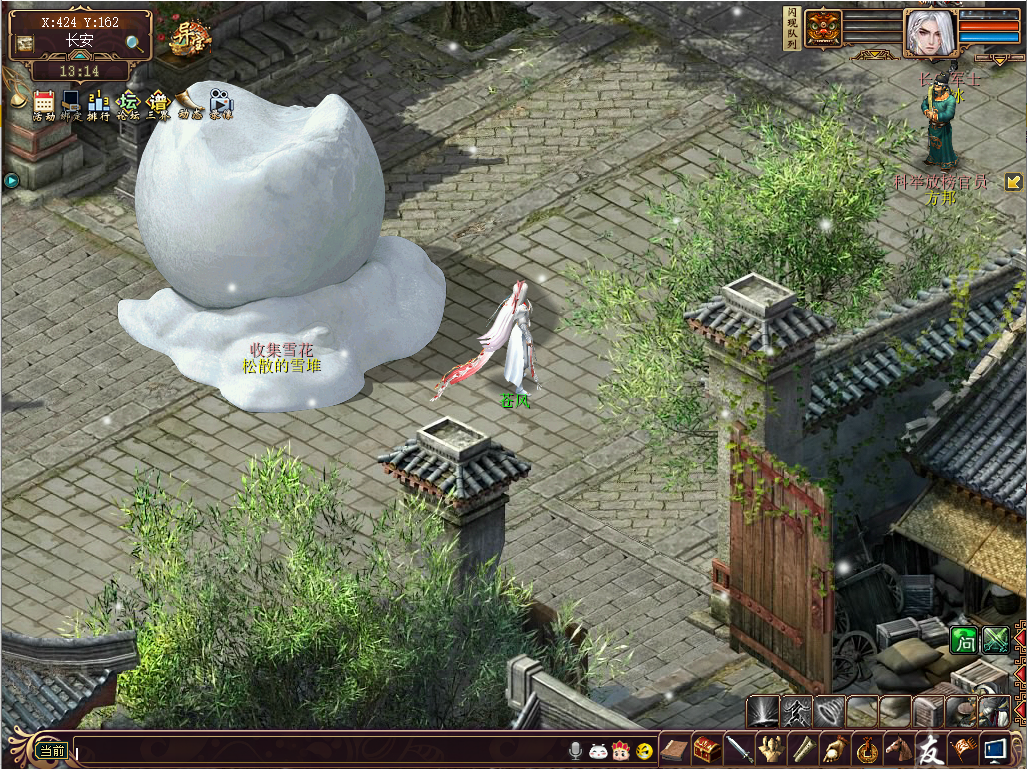
Task: Open the 活动 calendar events icon
Action: [43, 104]
